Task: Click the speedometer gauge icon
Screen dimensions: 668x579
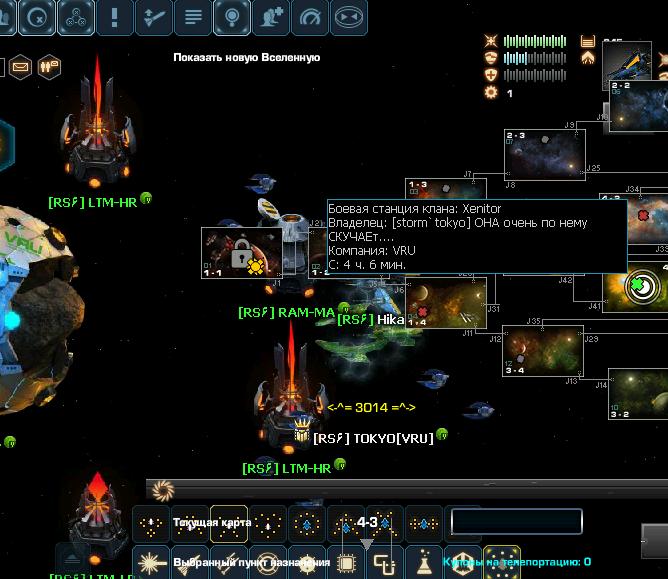Action: pyautogui.click(x=311, y=17)
